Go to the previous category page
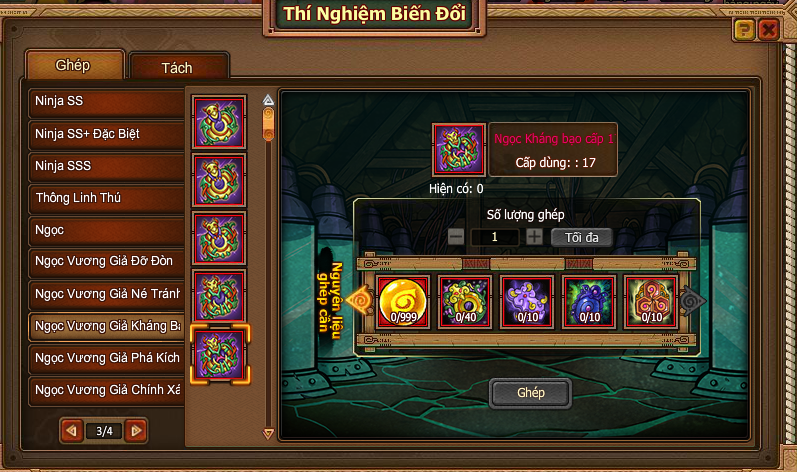Viewport: 797px width, 472px height. click(x=71, y=431)
